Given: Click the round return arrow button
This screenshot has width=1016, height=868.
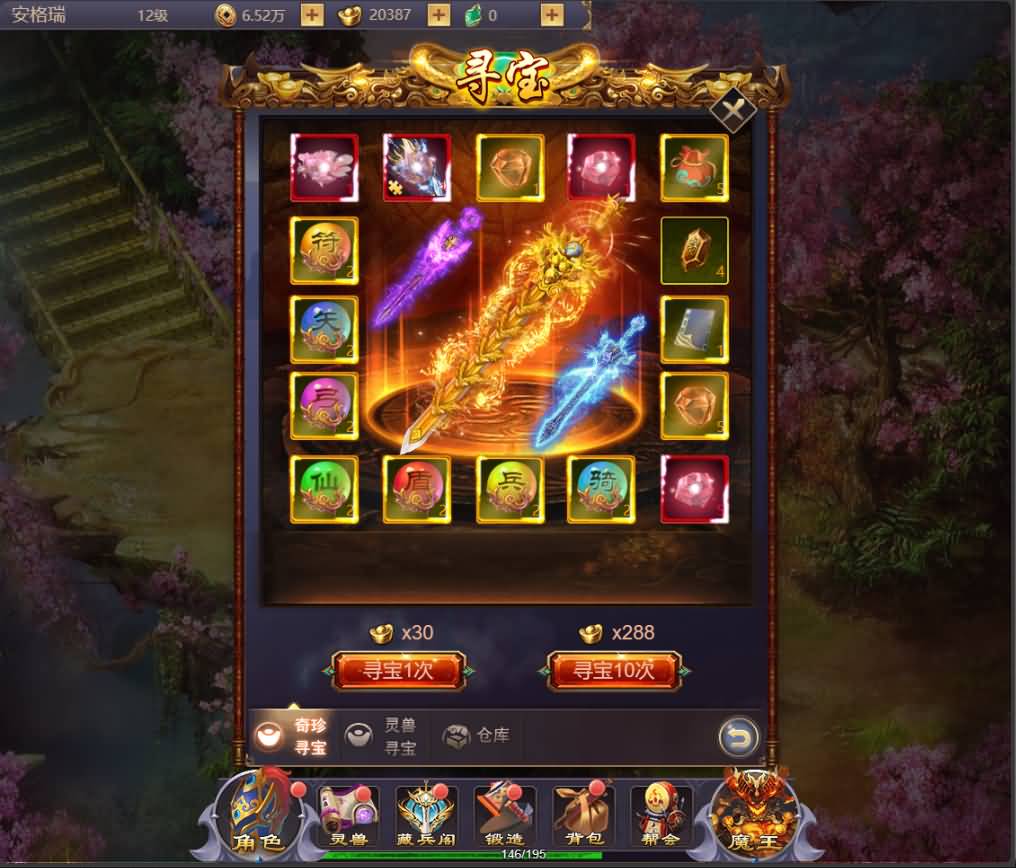Looking at the screenshot, I should click(x=738, y=738).
